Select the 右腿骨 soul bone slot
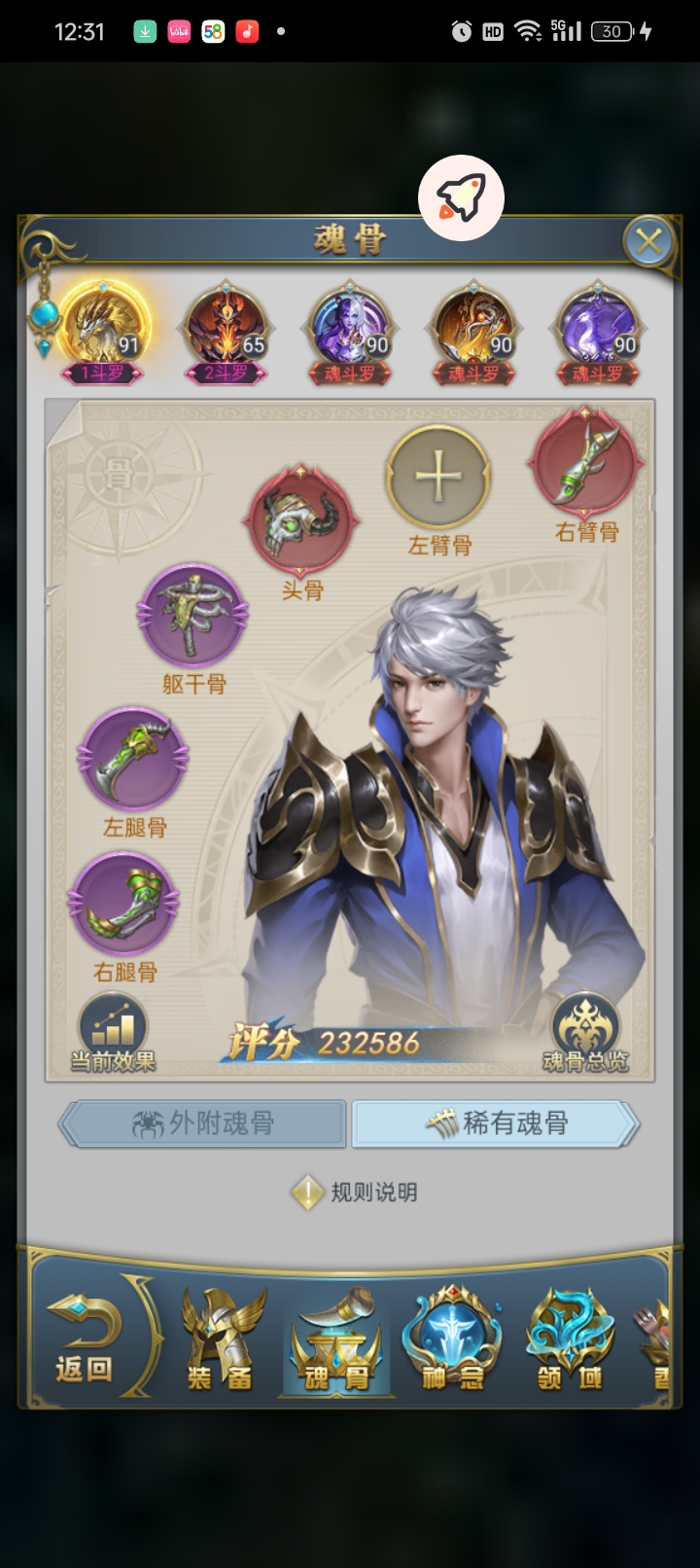The image size is (700, 1568). [x=123, y=904]
